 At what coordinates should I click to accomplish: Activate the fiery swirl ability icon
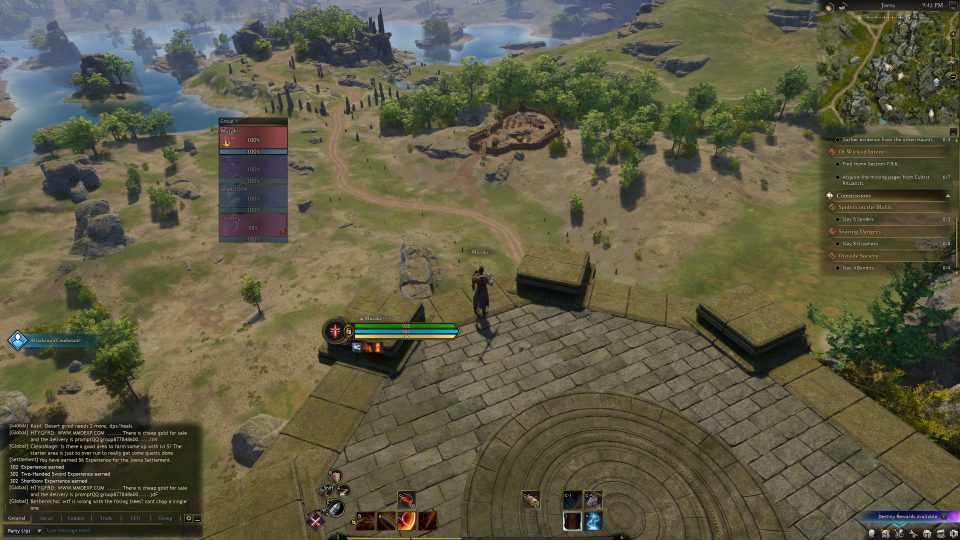click(408, 520)
